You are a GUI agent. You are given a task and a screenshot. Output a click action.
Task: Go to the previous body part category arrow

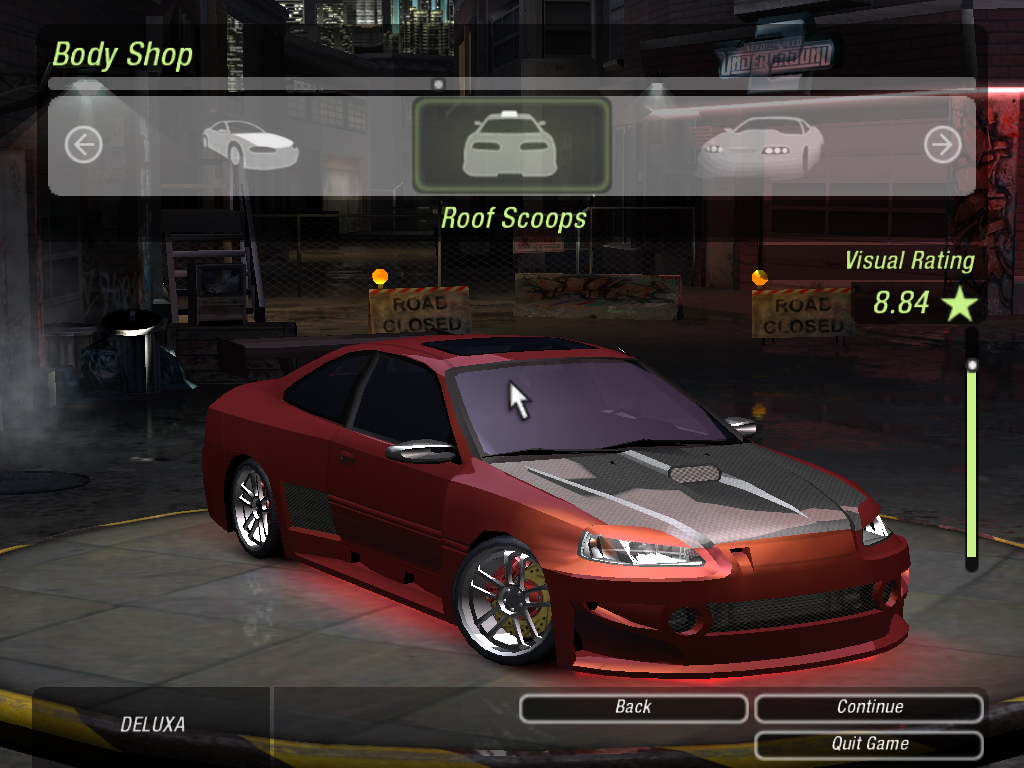click(84, 146)
